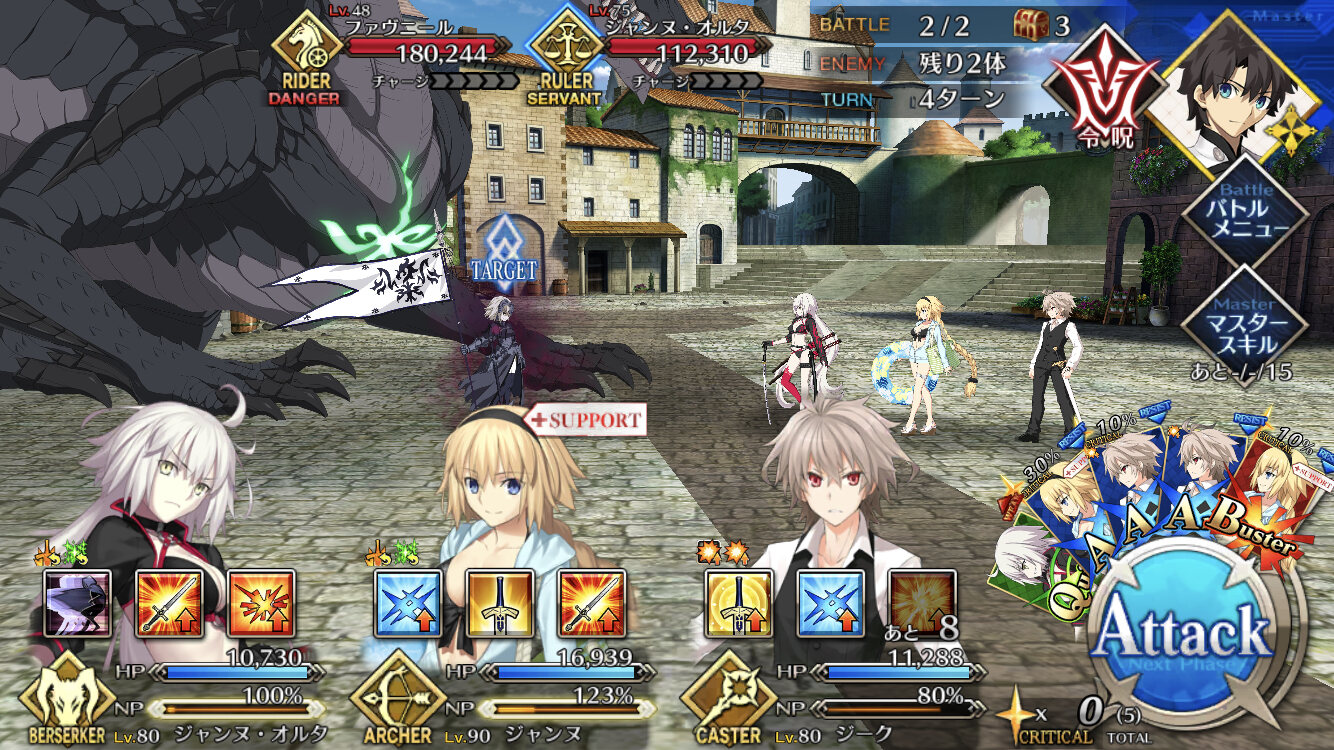Screen dimensions: 1334x750
Task: Open Berserker ジャンヌ・オルタ's status portrait
Action: (x=160, y=490)
